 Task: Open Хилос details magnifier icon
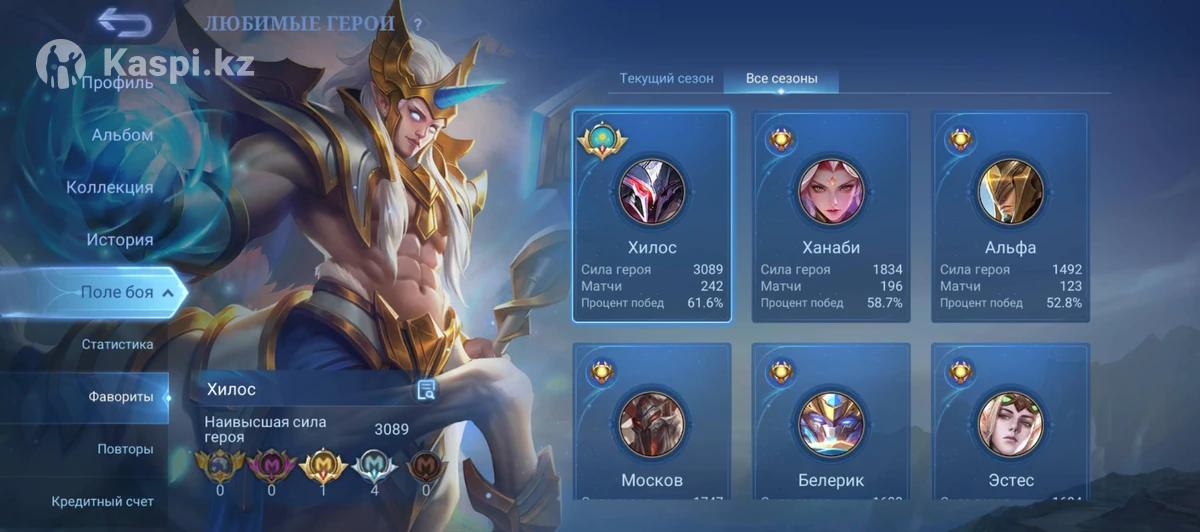tap(427, 390)
